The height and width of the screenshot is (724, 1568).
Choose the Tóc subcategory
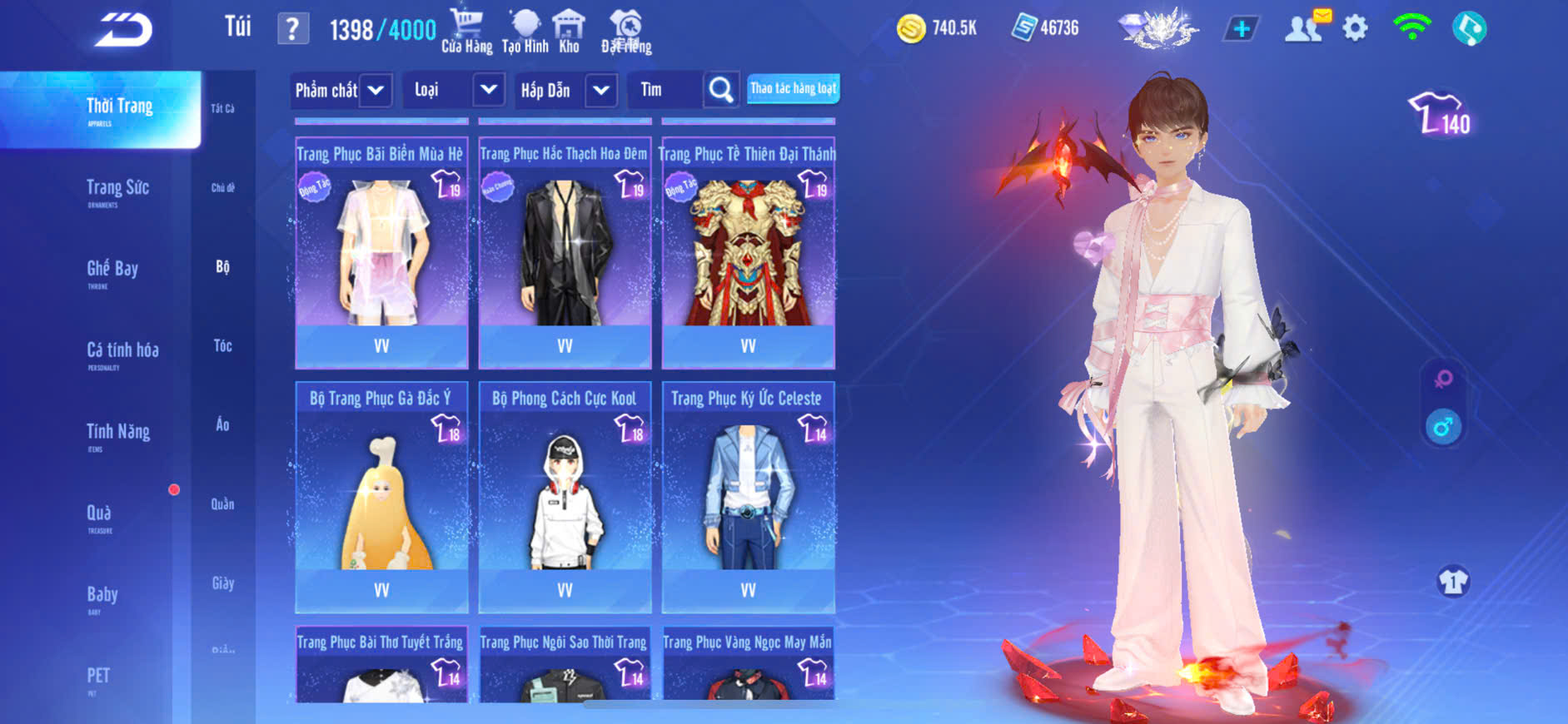[x=222, y=345]
